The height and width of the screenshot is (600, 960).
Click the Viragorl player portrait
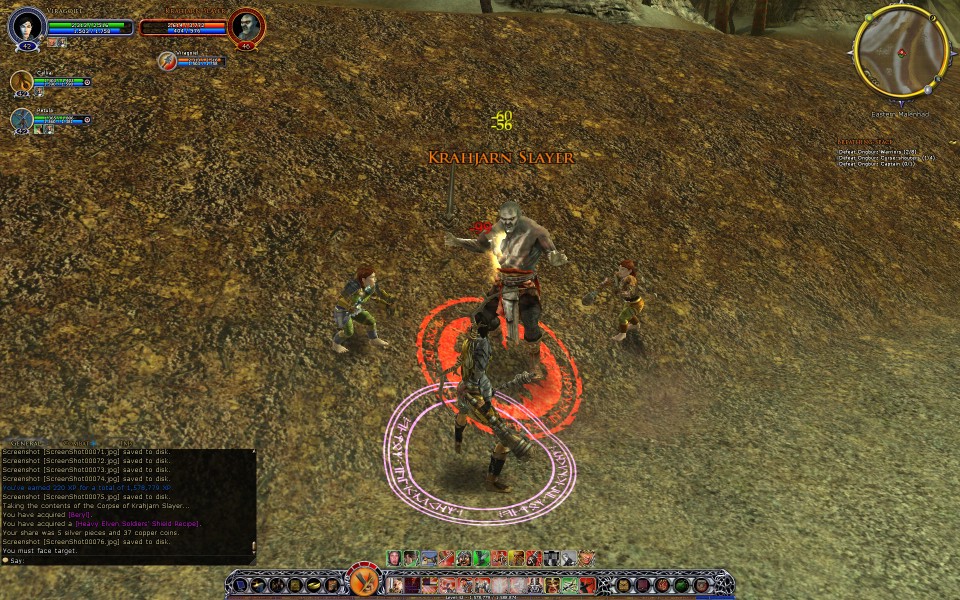click(x=27, y=26)
